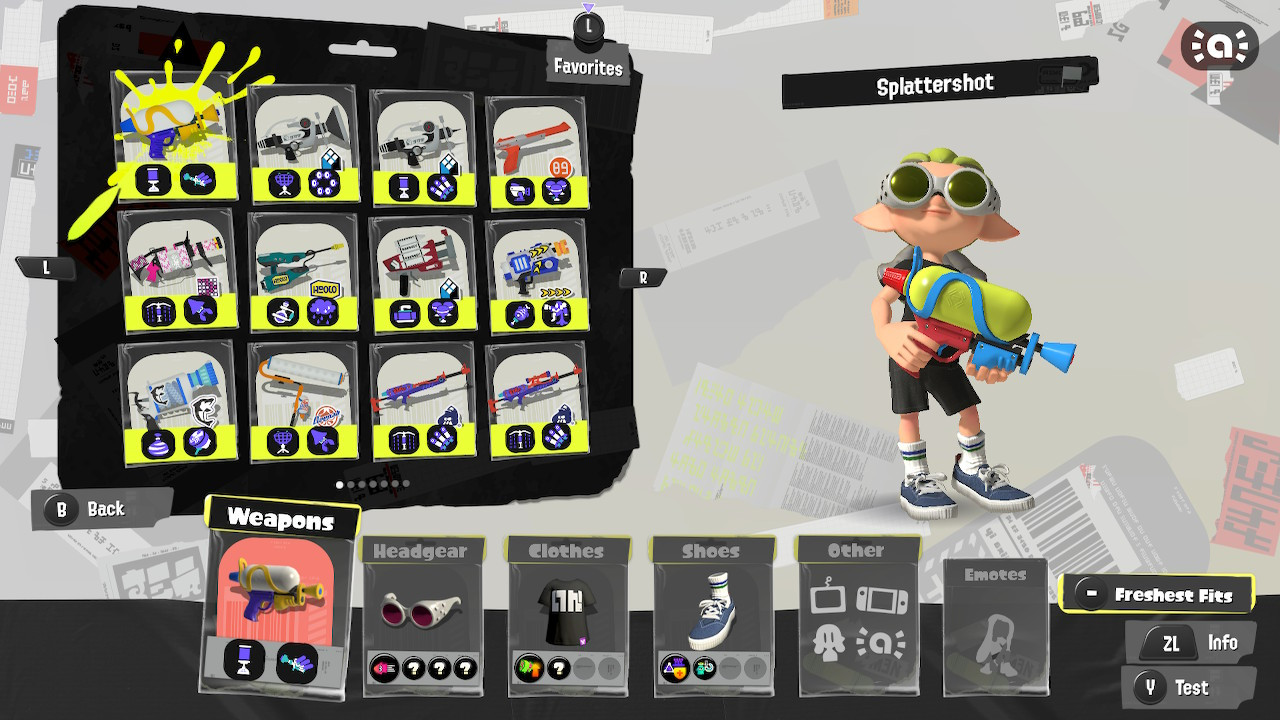
Task: Click the Suction Bomb sub icon on Splattershot card
Action: (x=151, y=176)
